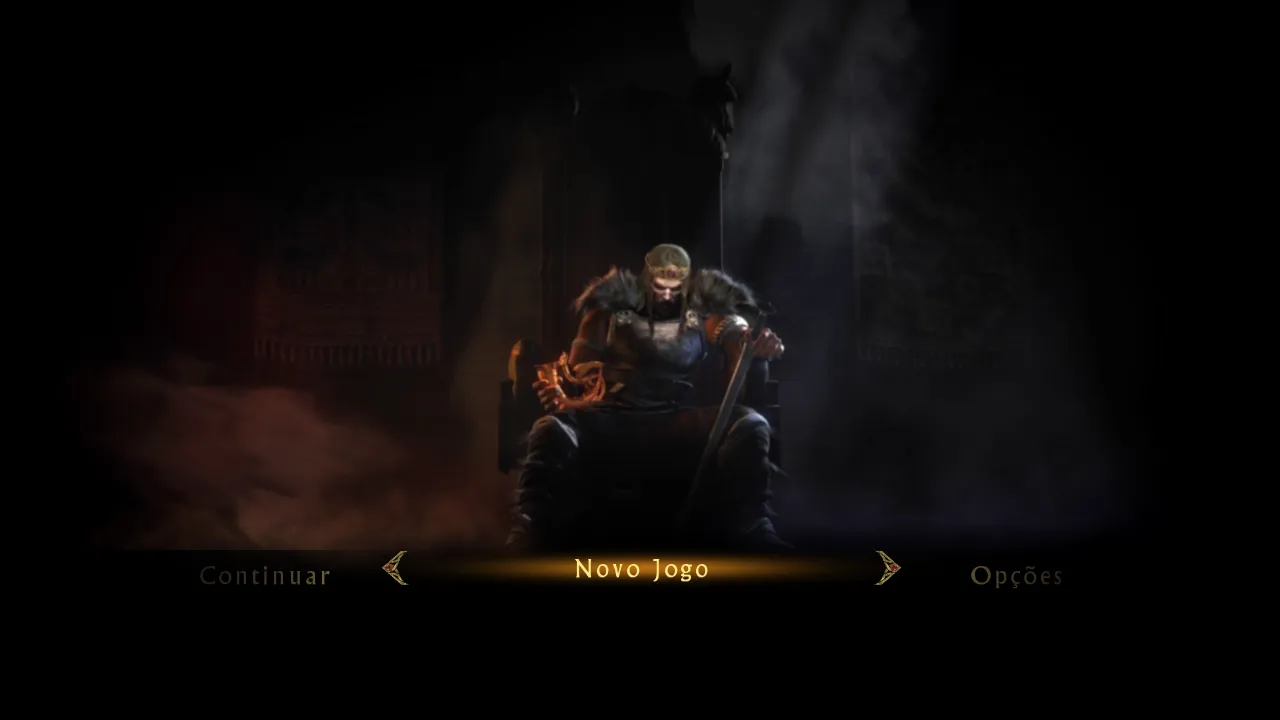The image size is (1280, 720).
Task: Select the highlighted Novo Jogo entry
Action: [641, 569]
